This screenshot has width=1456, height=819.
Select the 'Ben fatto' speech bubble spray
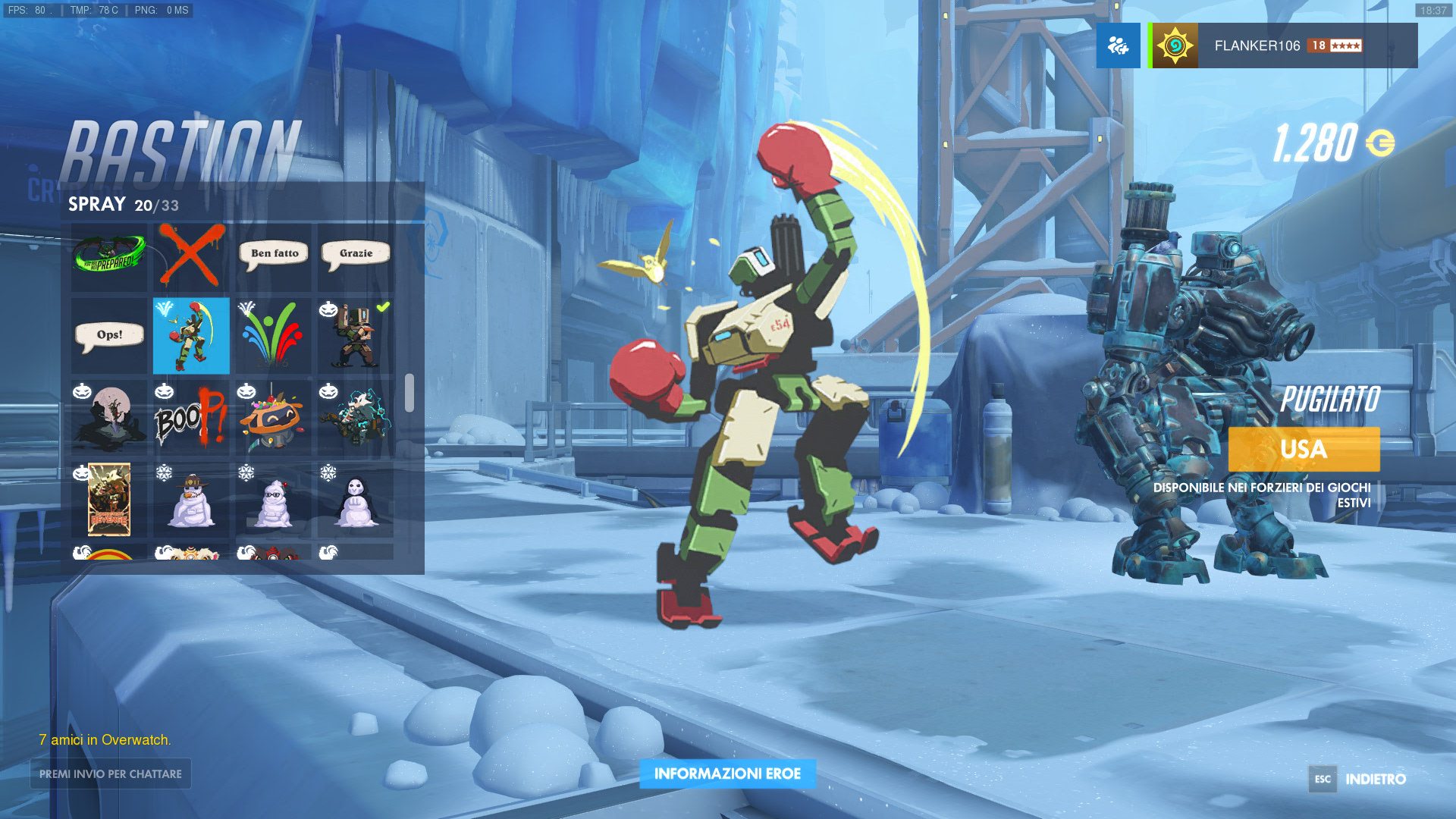[274, 255]
